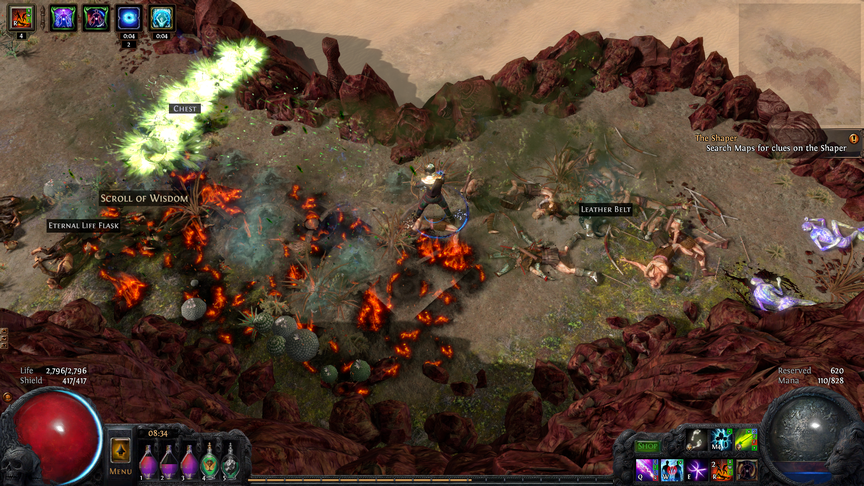Viewport: 864px width, 486px height.
Task: Pick up the Eternal Life Flask label
Action: tap(85, 226)
